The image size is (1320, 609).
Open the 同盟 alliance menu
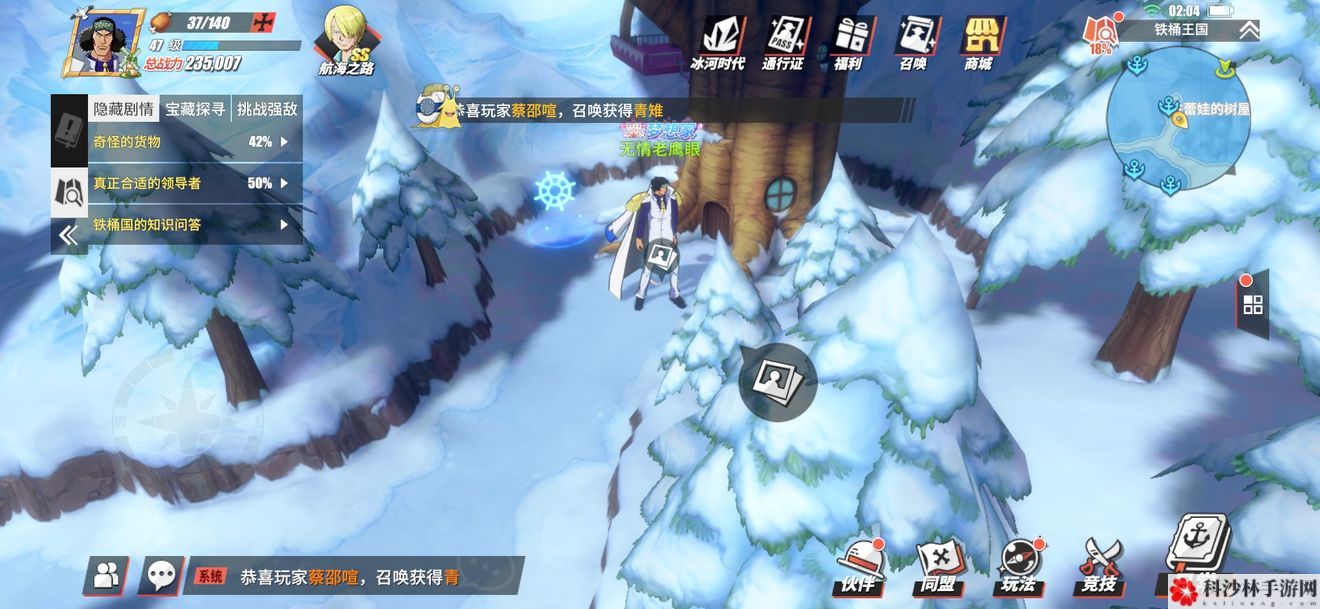point(940,567)
